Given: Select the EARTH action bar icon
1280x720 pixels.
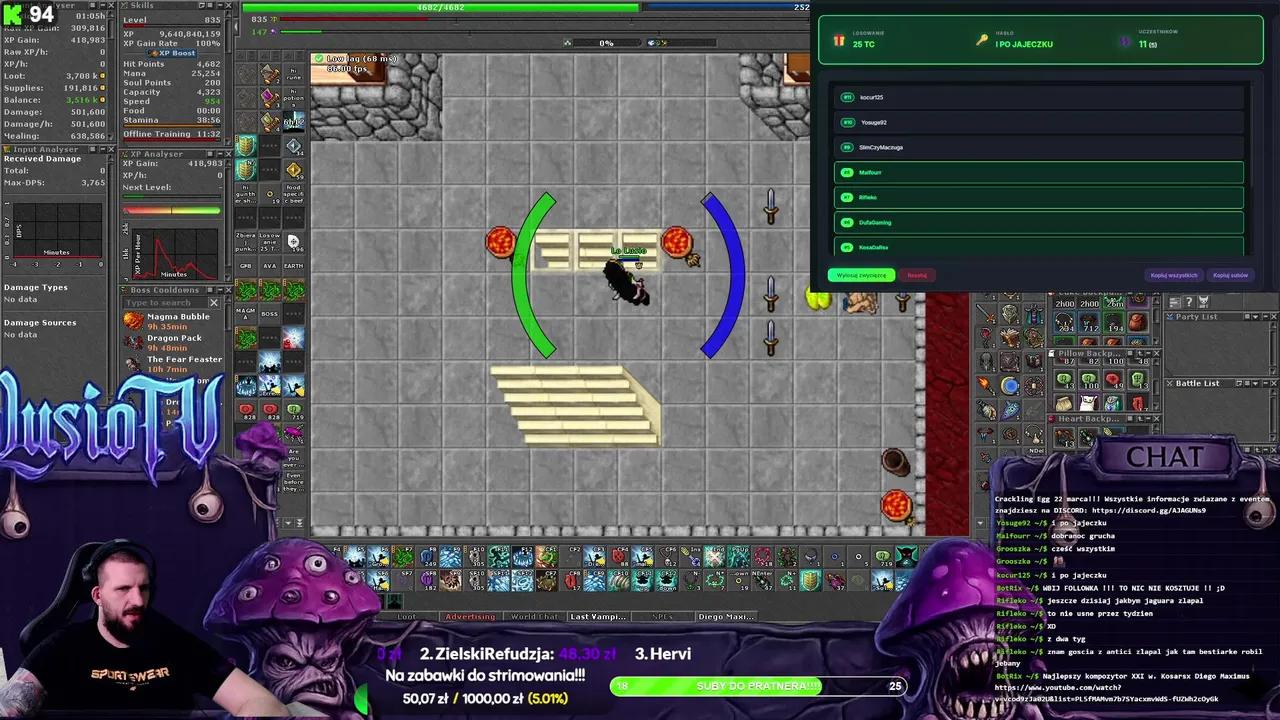Looking at the screenshot, I should 293,266.
